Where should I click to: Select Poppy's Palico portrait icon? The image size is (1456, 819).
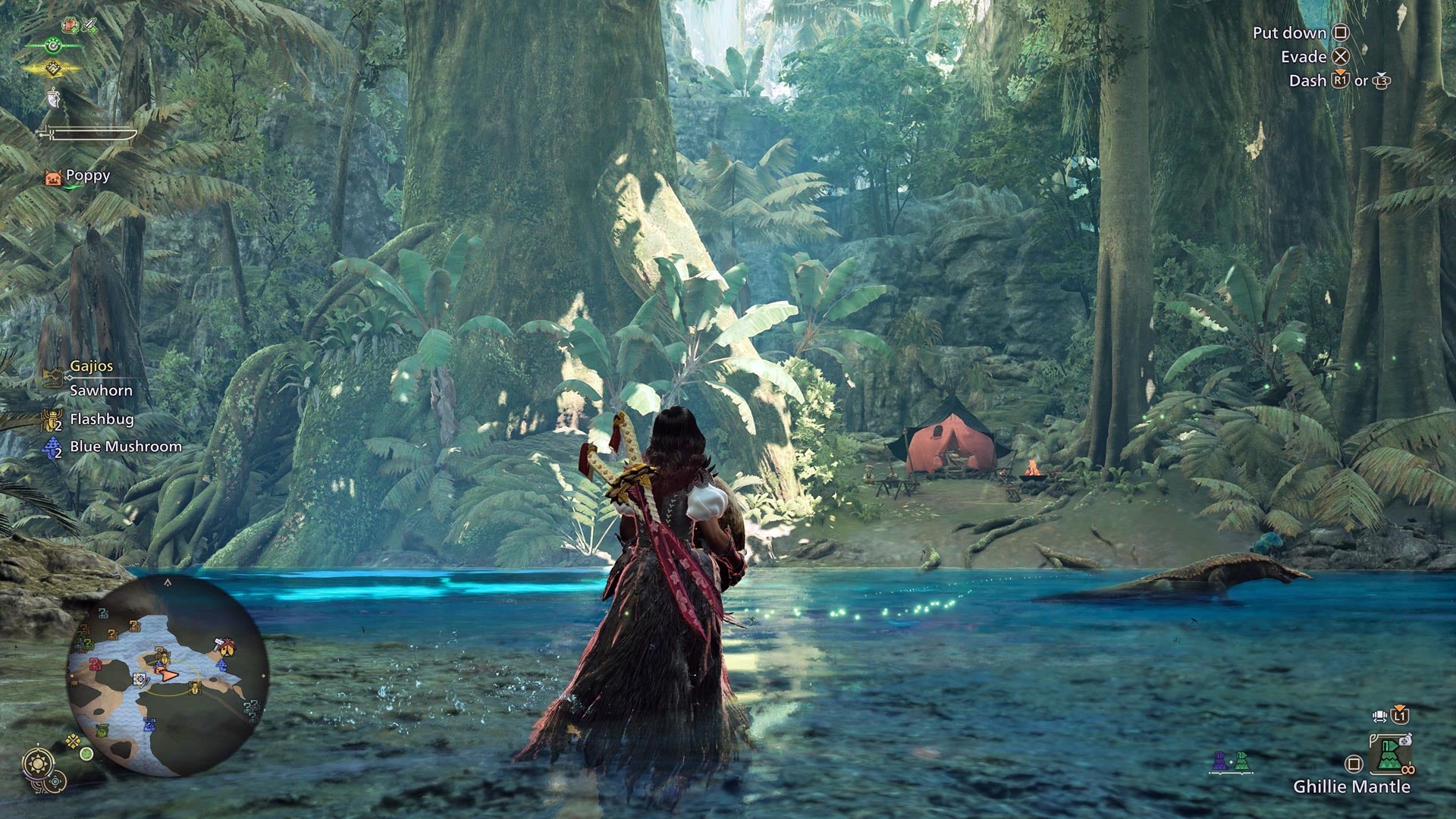(x=52, y=179)
